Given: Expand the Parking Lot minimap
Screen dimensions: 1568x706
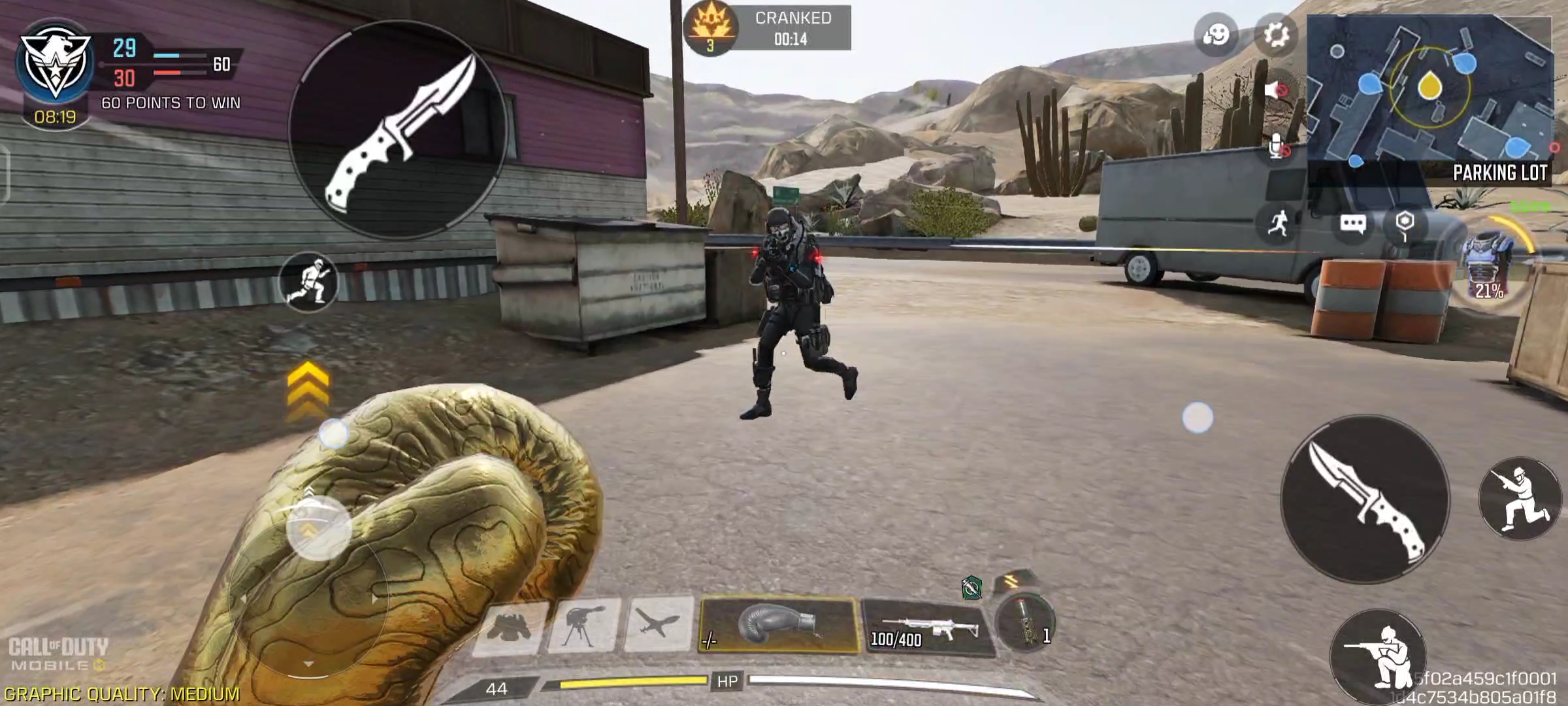Looking at the screenshot, I should [x=1429, y=98].
